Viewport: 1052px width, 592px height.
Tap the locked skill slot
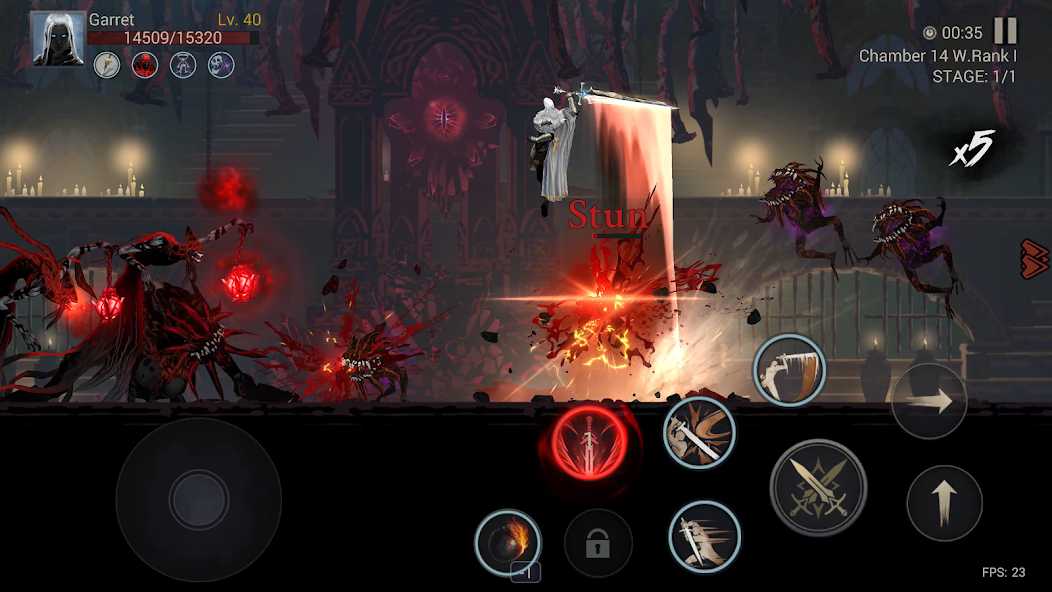click(598, 544)
